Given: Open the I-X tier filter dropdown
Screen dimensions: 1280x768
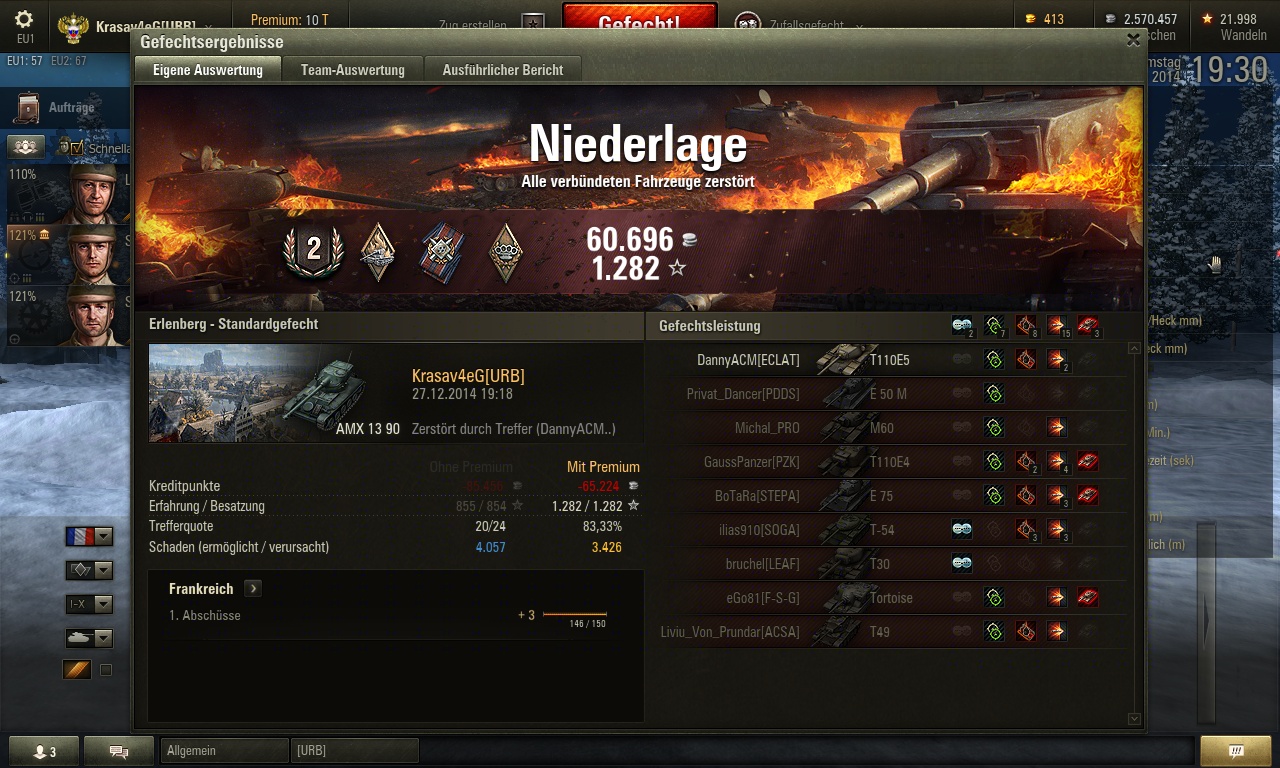Looking at the screenshot, I should coord(89,604).
